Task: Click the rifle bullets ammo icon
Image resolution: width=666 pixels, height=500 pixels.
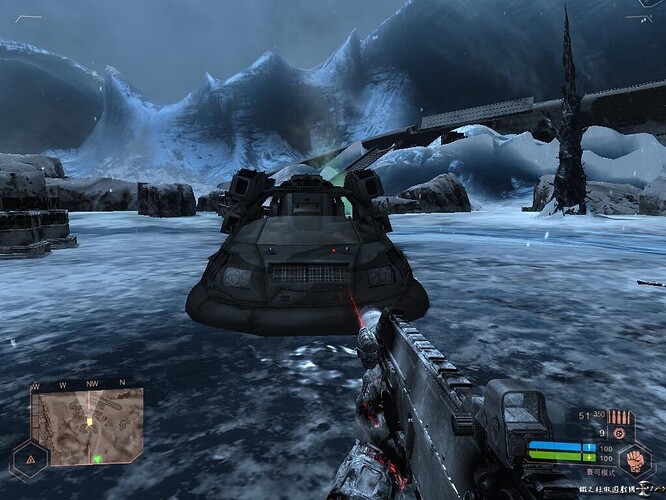Action: (x=620, y=416)
